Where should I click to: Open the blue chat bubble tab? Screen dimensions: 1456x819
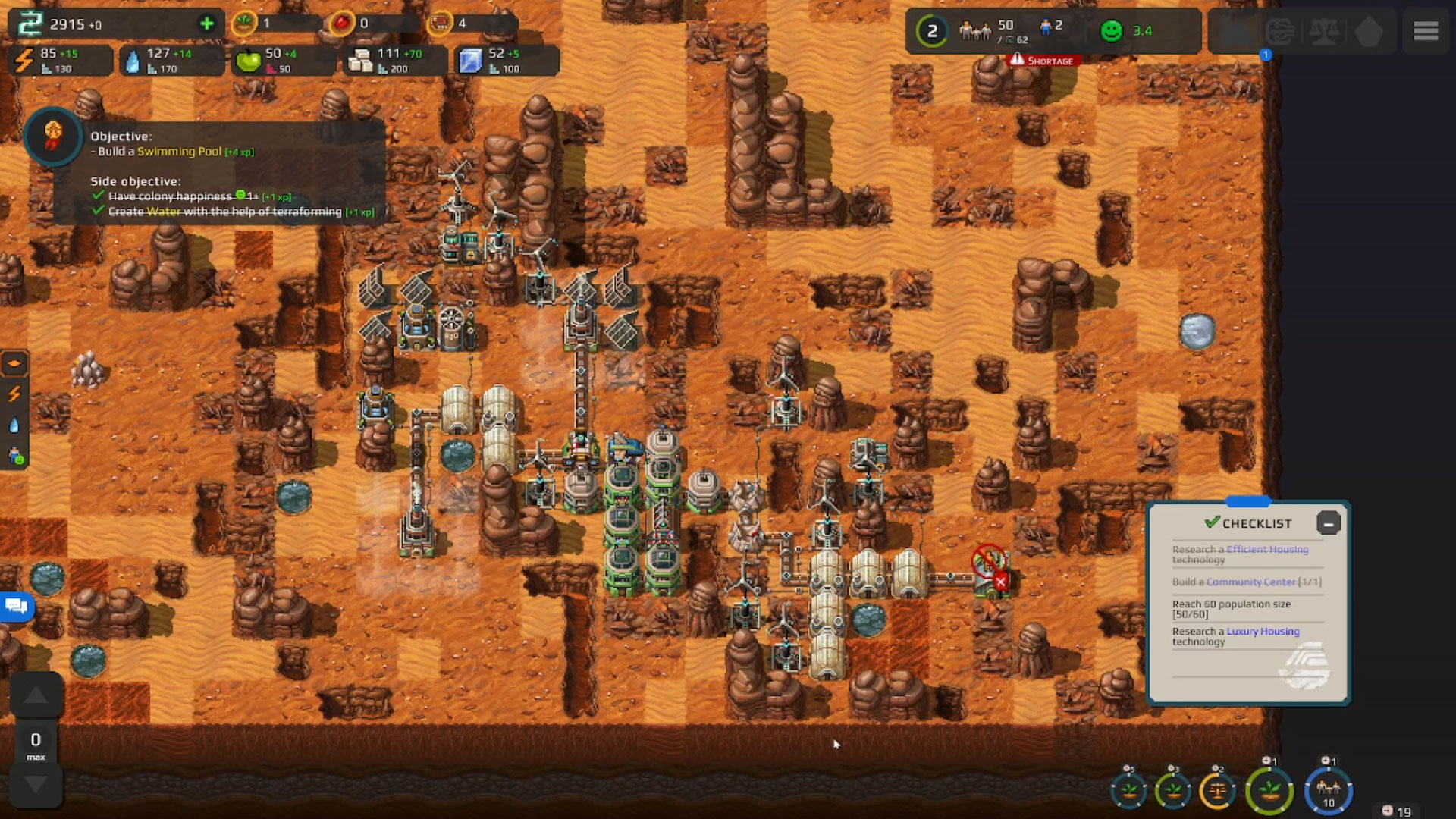(x=16, y=606)
